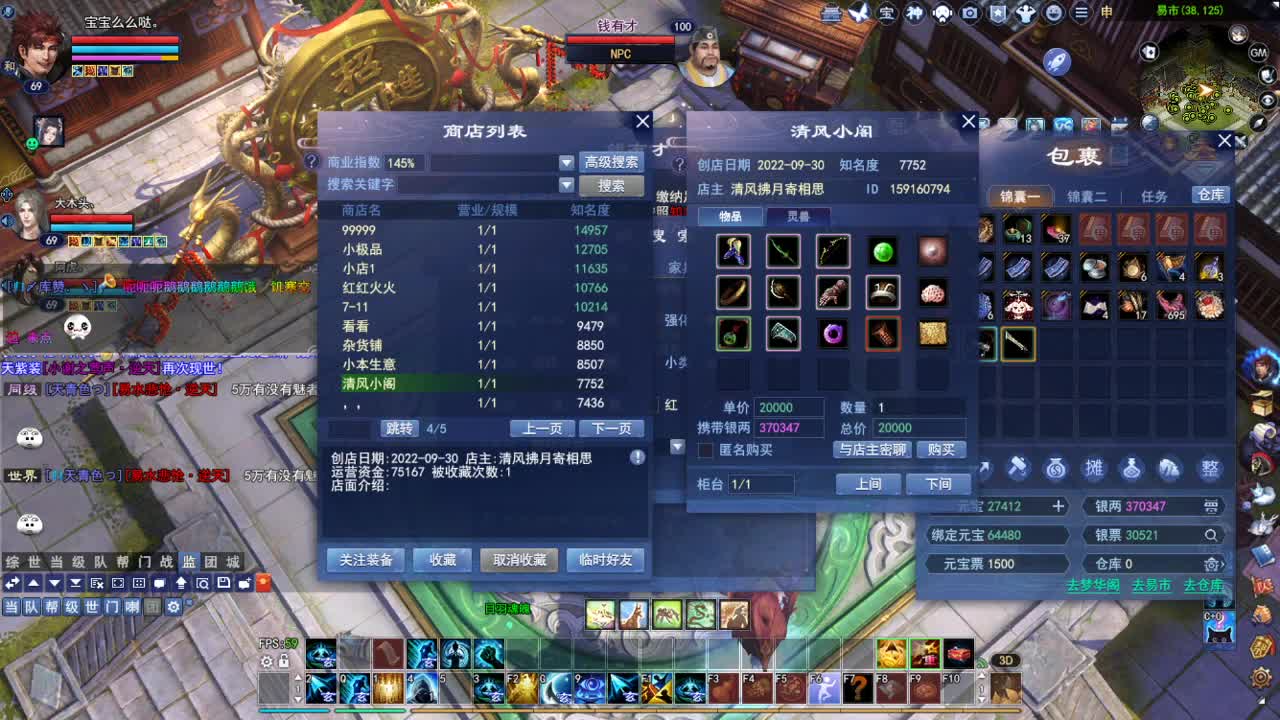Screen dimensions: 1280x720
Task: Click the plus icon beside 元宝 27412
Action: pyautogui.click(x=1058, y=506)
